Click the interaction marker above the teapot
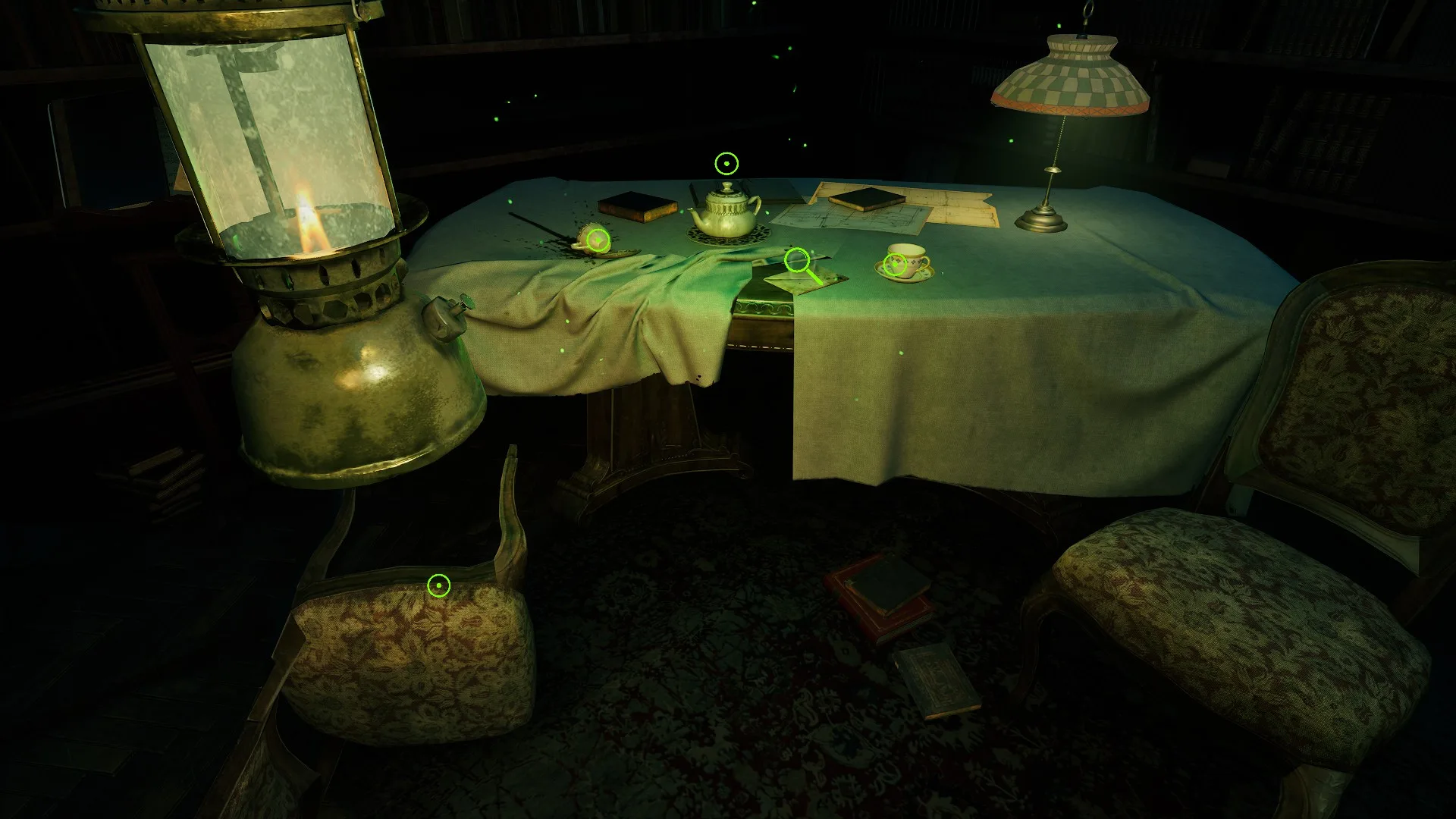The width and height of the screenshot is (1456, 819). point(726,163)
